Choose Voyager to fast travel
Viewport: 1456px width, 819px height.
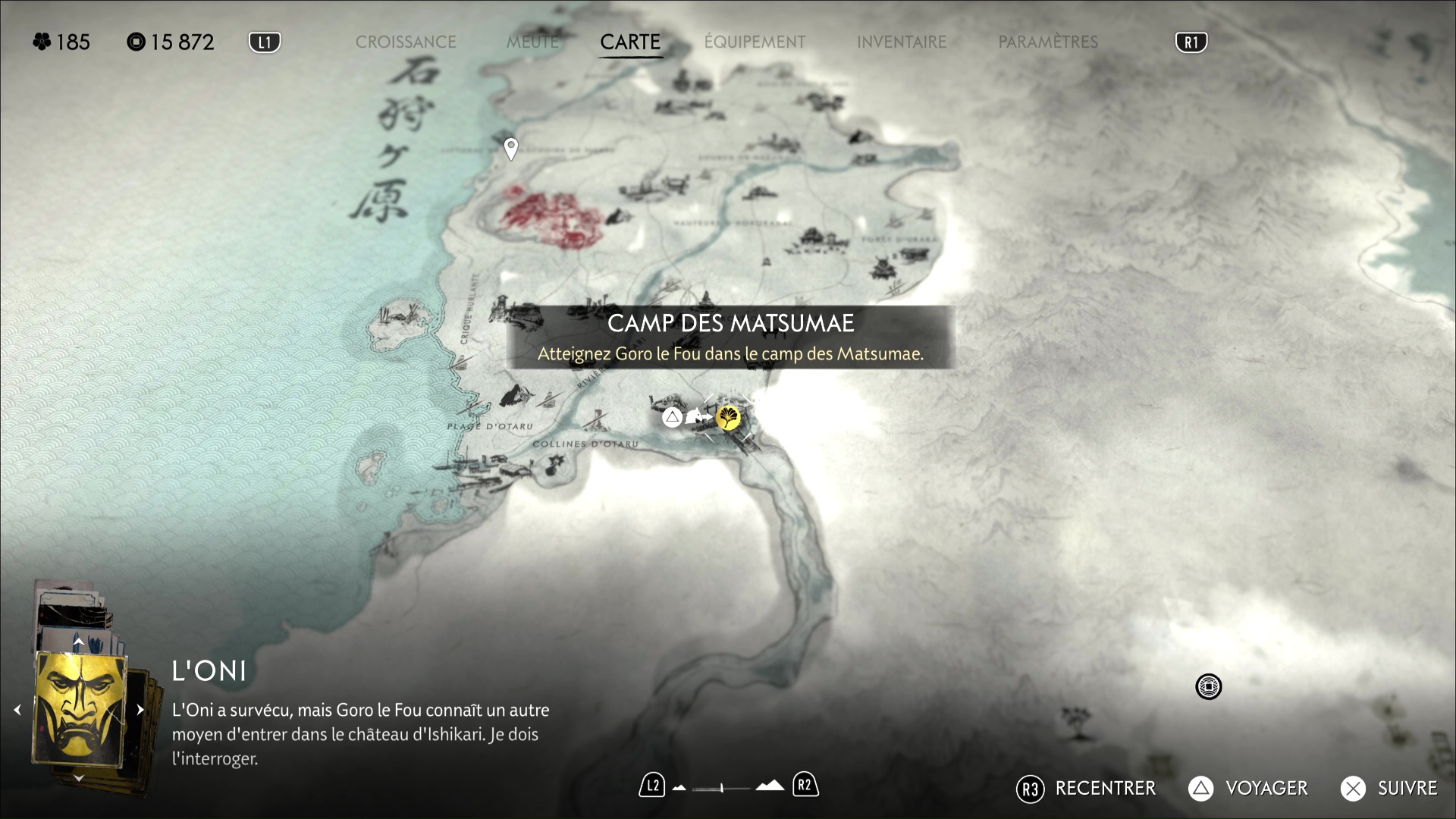point(1248,789)
